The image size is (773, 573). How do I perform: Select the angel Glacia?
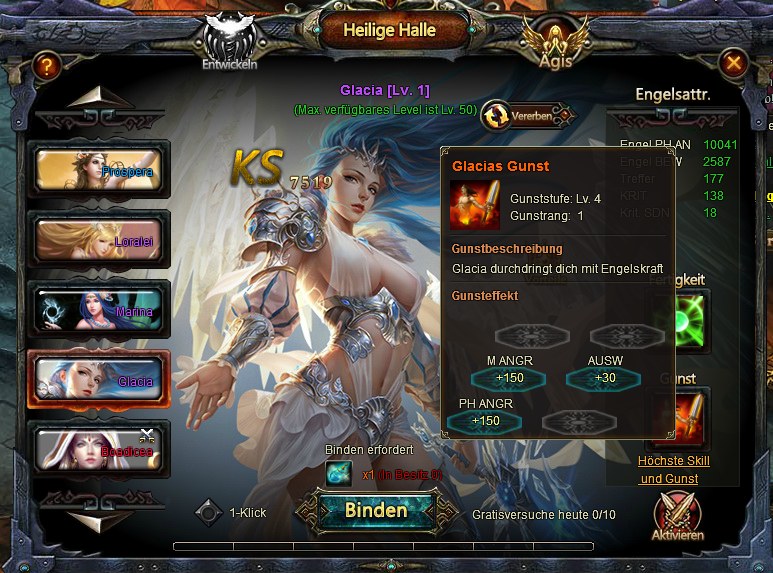(x=99, y=380)
